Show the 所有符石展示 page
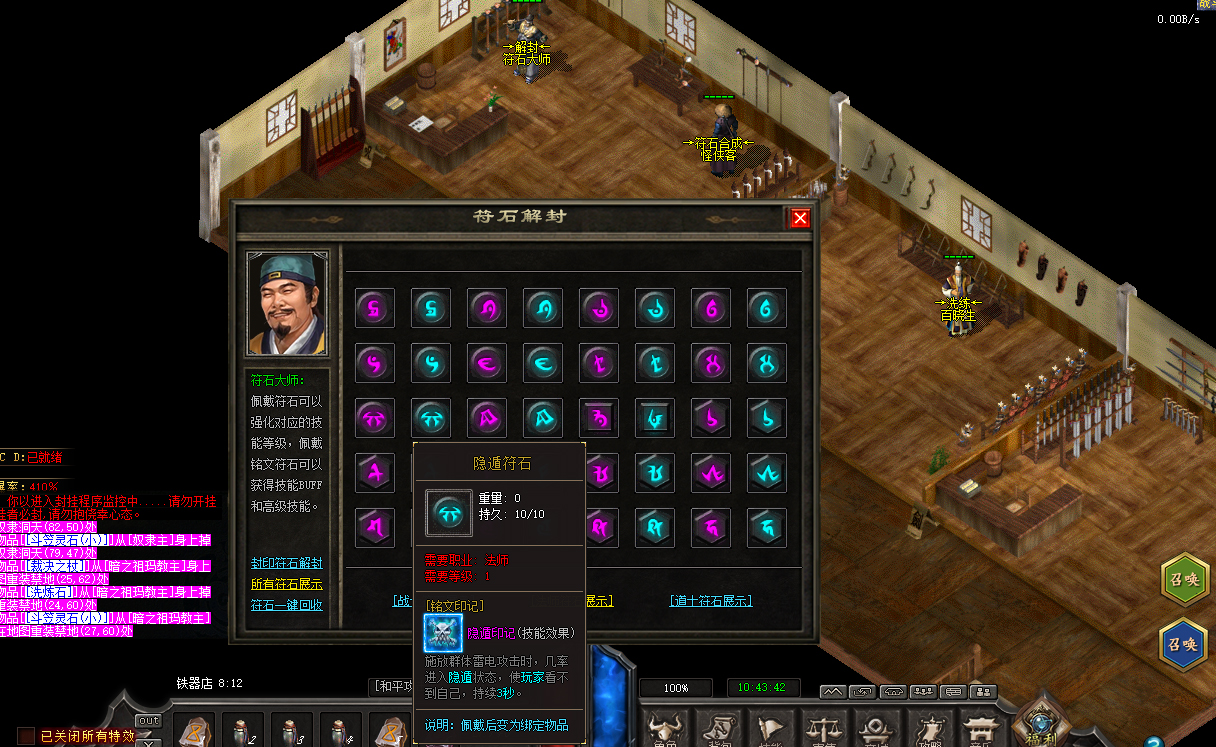The height and width of the screenshot is (747, 1216). point(286,584)
